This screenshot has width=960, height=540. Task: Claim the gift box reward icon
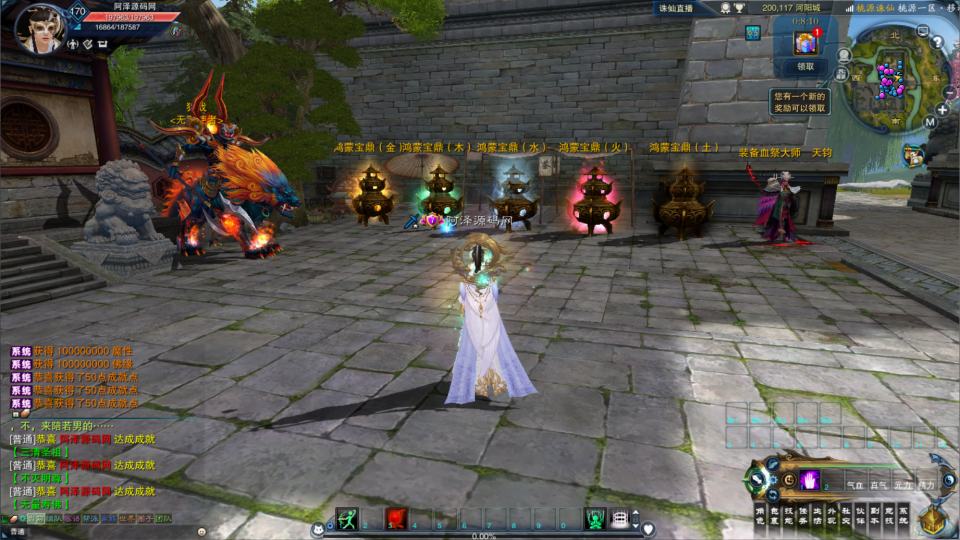tap(805, 43)
